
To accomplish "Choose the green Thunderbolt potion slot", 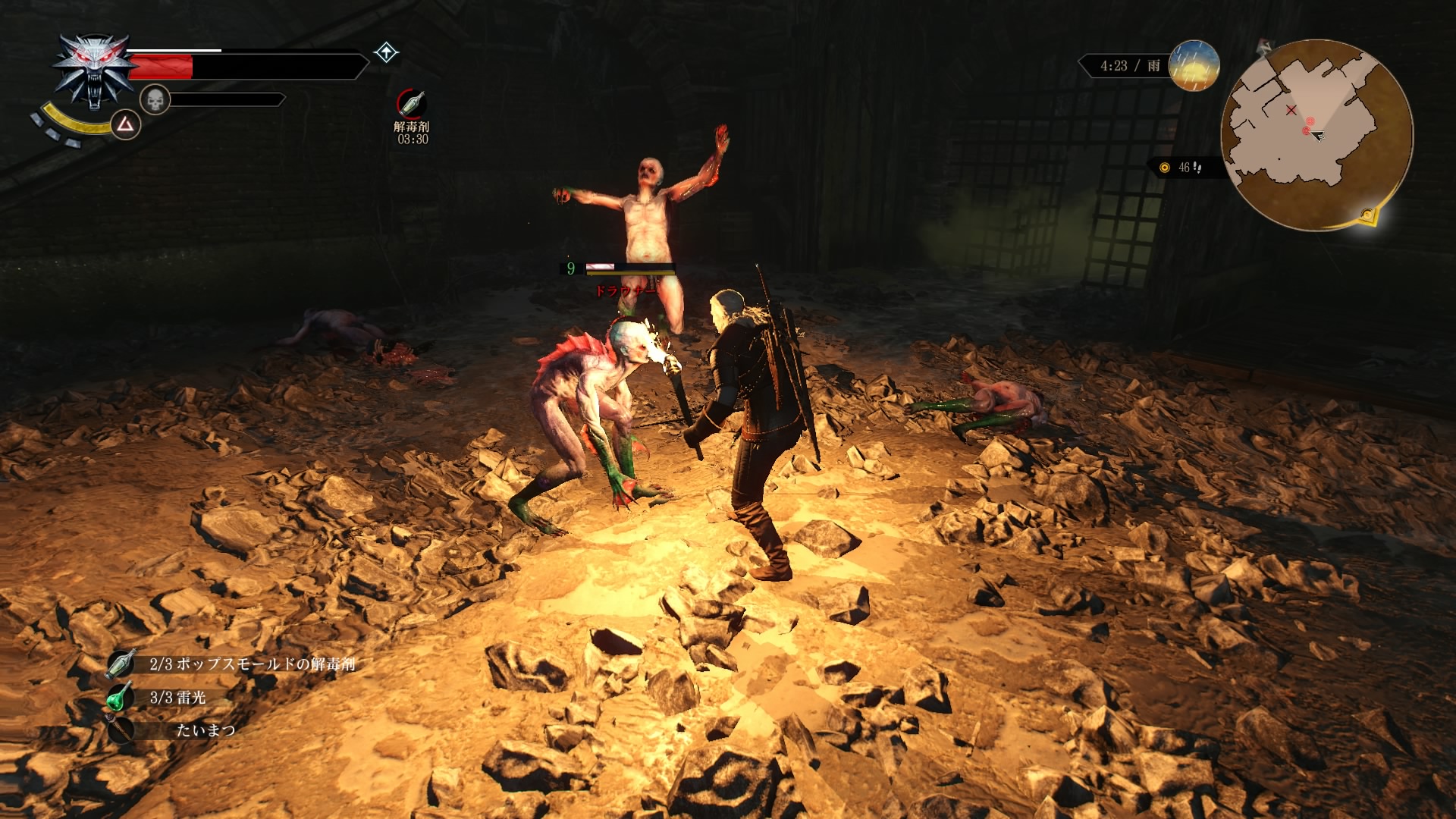I will click(x=120, y=697).
